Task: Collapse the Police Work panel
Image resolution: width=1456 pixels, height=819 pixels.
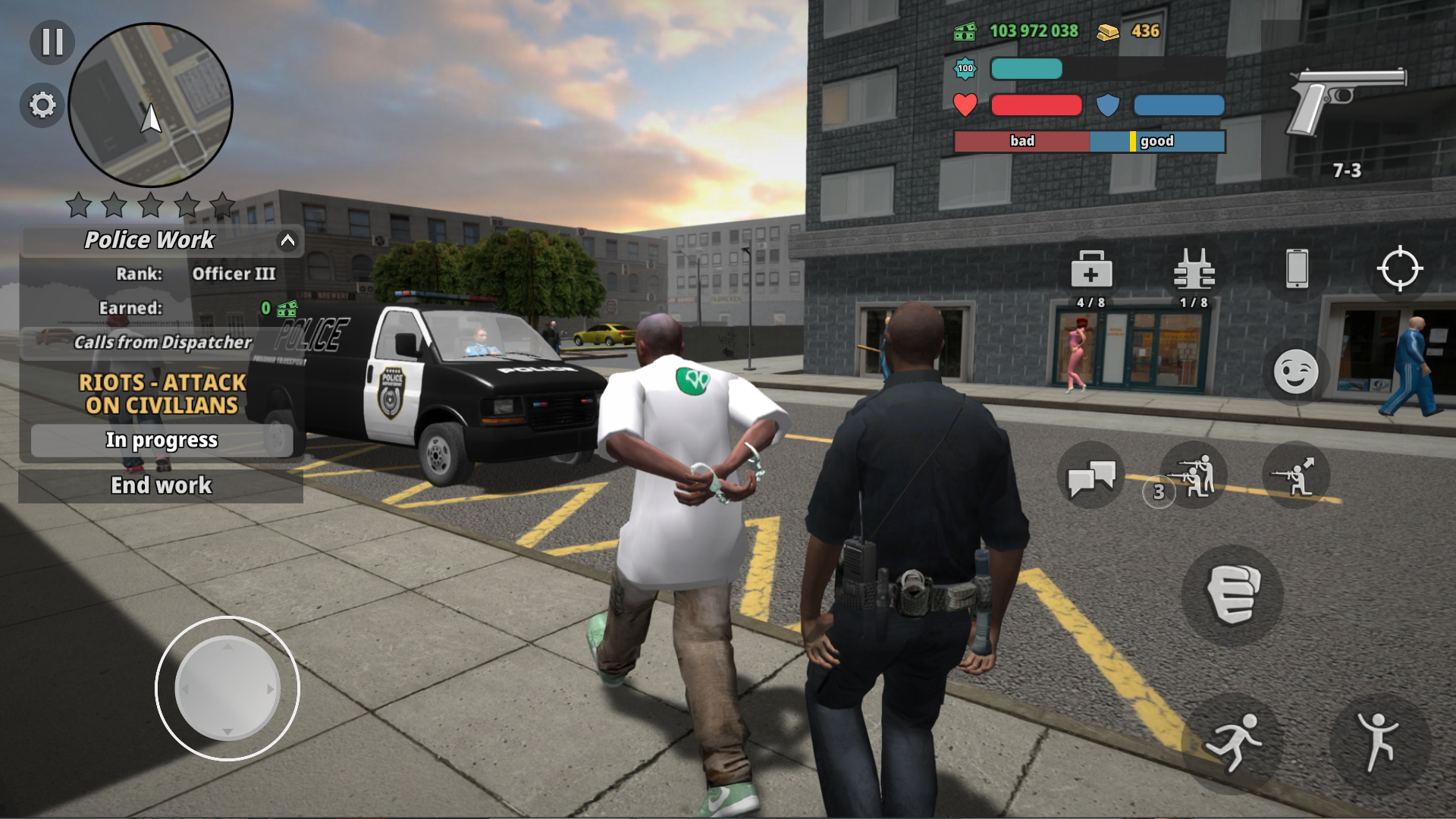Action: (x=286, y=240)
